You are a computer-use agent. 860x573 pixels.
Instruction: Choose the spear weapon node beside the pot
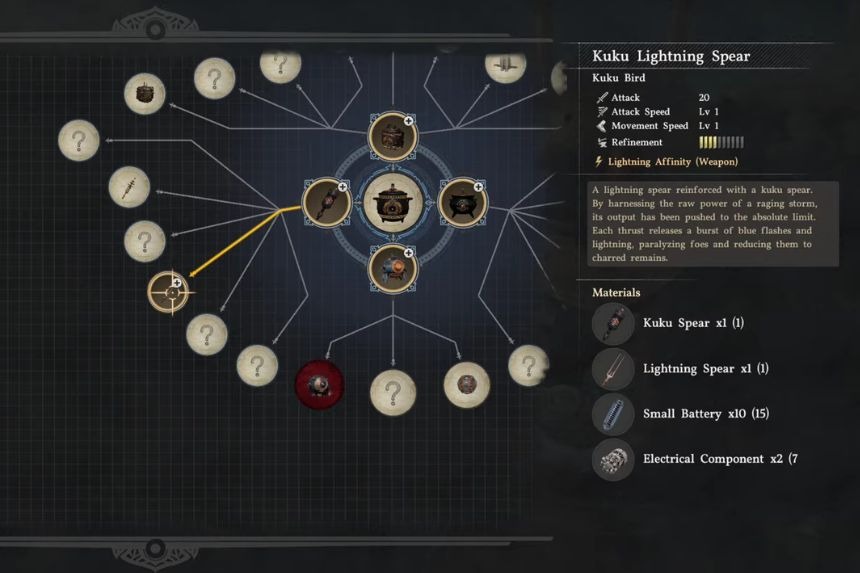point(325,203)
